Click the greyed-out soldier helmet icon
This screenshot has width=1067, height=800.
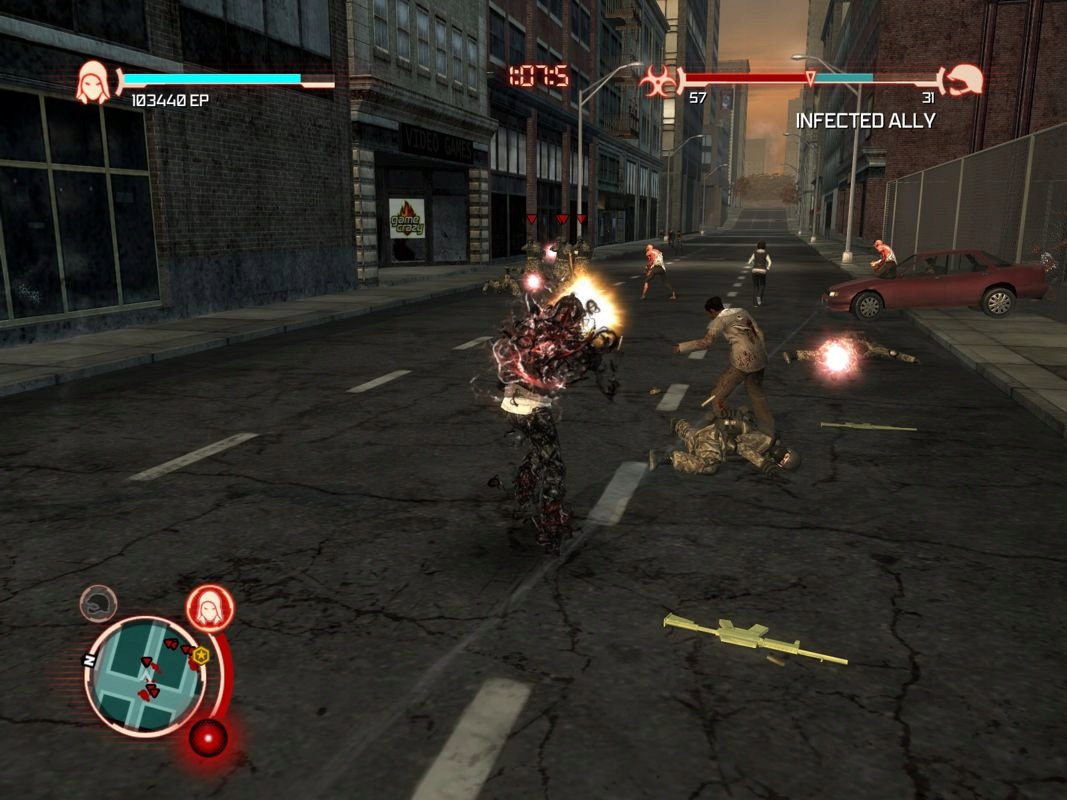tap(98, 603)
